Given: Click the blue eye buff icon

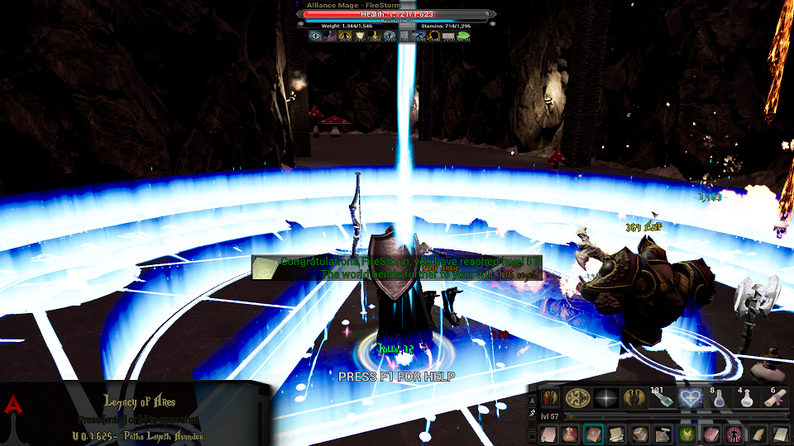Looking at the screenshot, I should [316, 36].
